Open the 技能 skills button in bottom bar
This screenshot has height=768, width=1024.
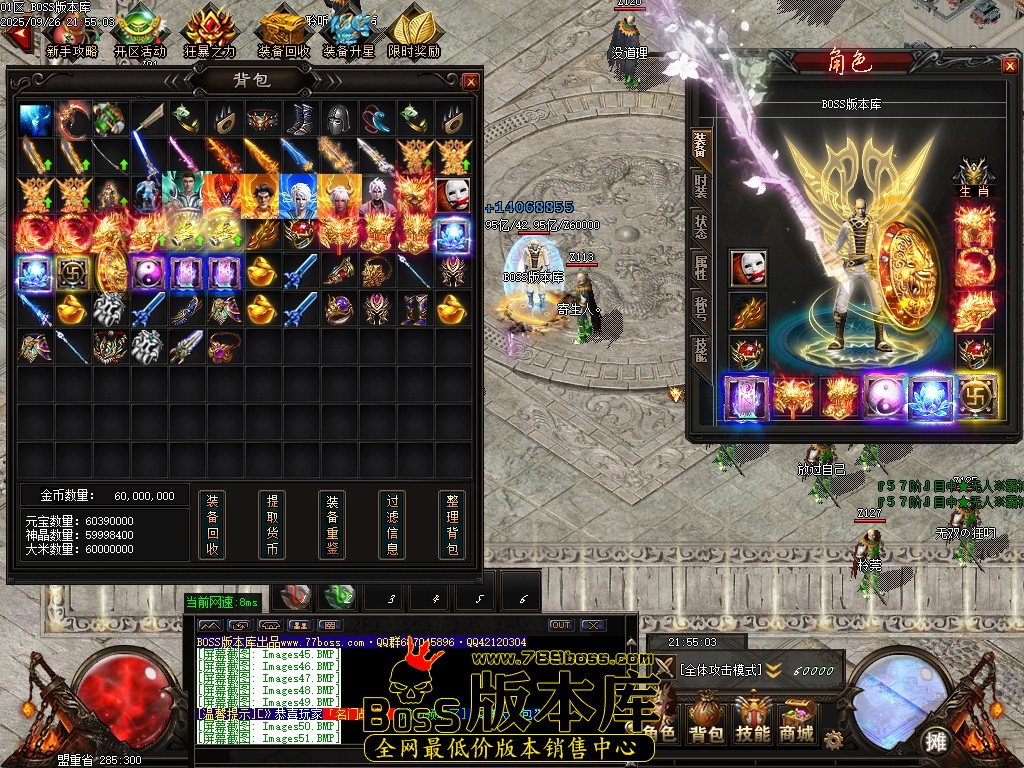(752, 720)
